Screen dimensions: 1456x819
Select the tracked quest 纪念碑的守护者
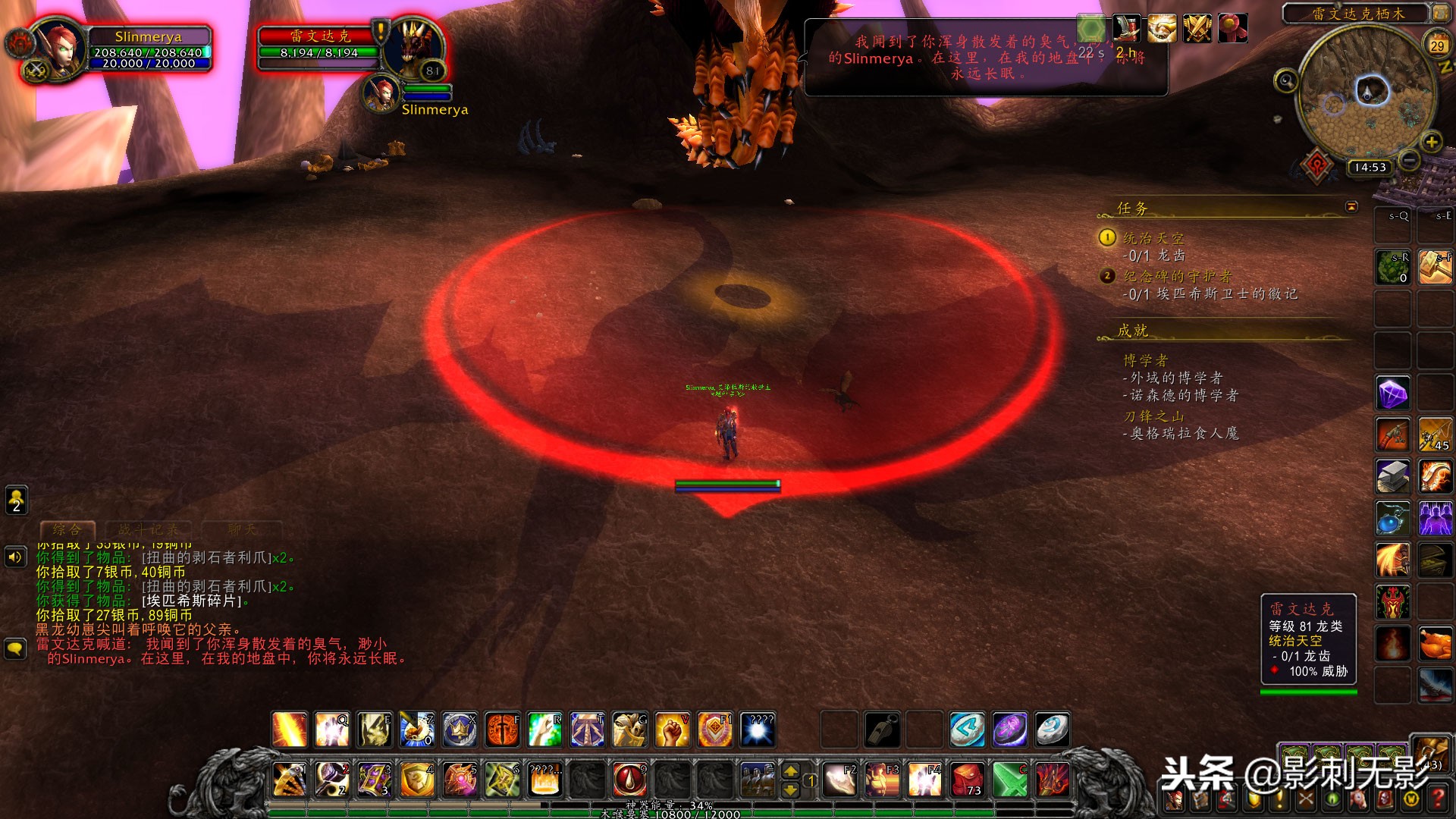[x=1177, y=276]
